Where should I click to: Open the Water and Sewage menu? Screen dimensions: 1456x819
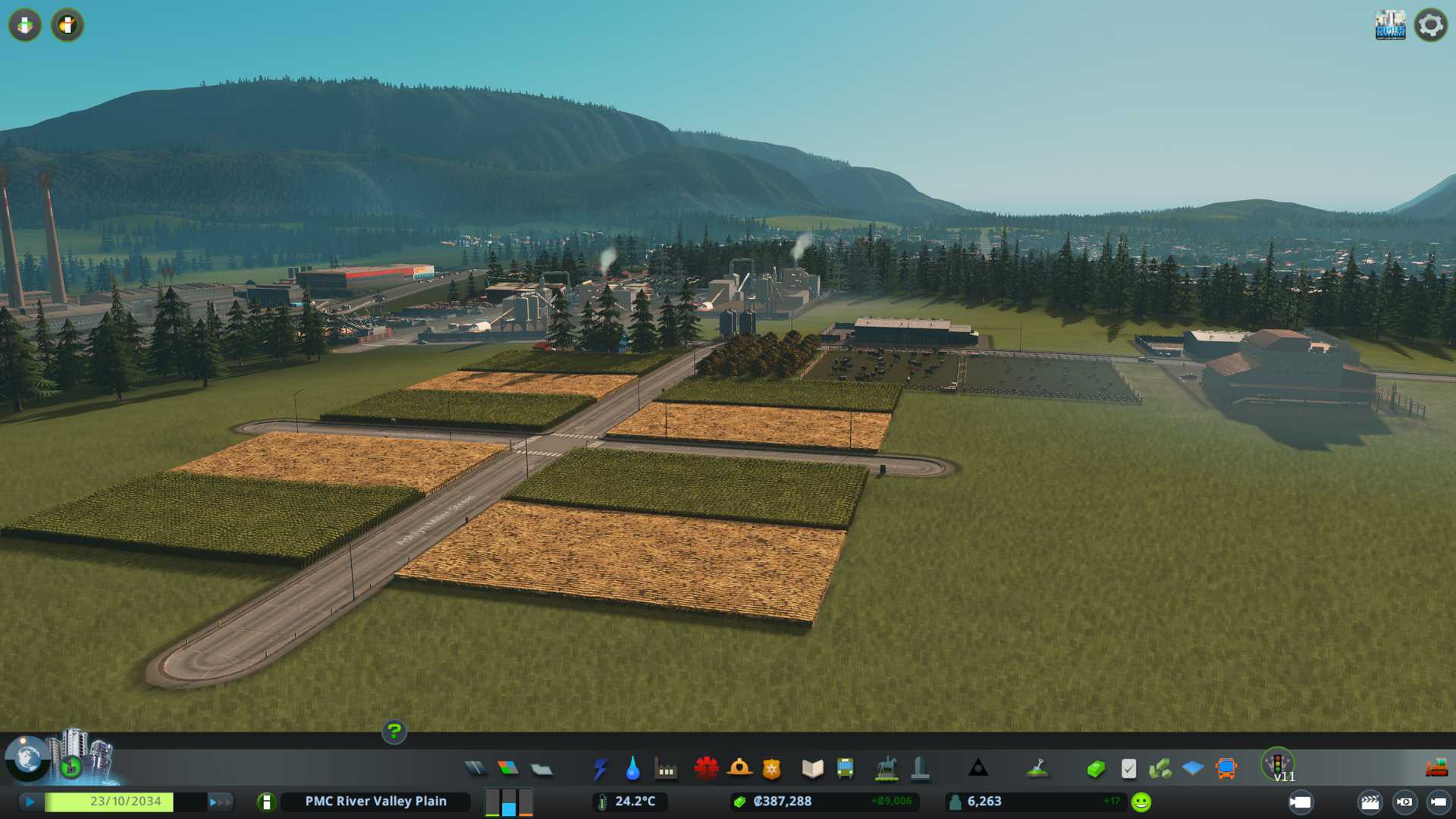[x=632, y=769]
